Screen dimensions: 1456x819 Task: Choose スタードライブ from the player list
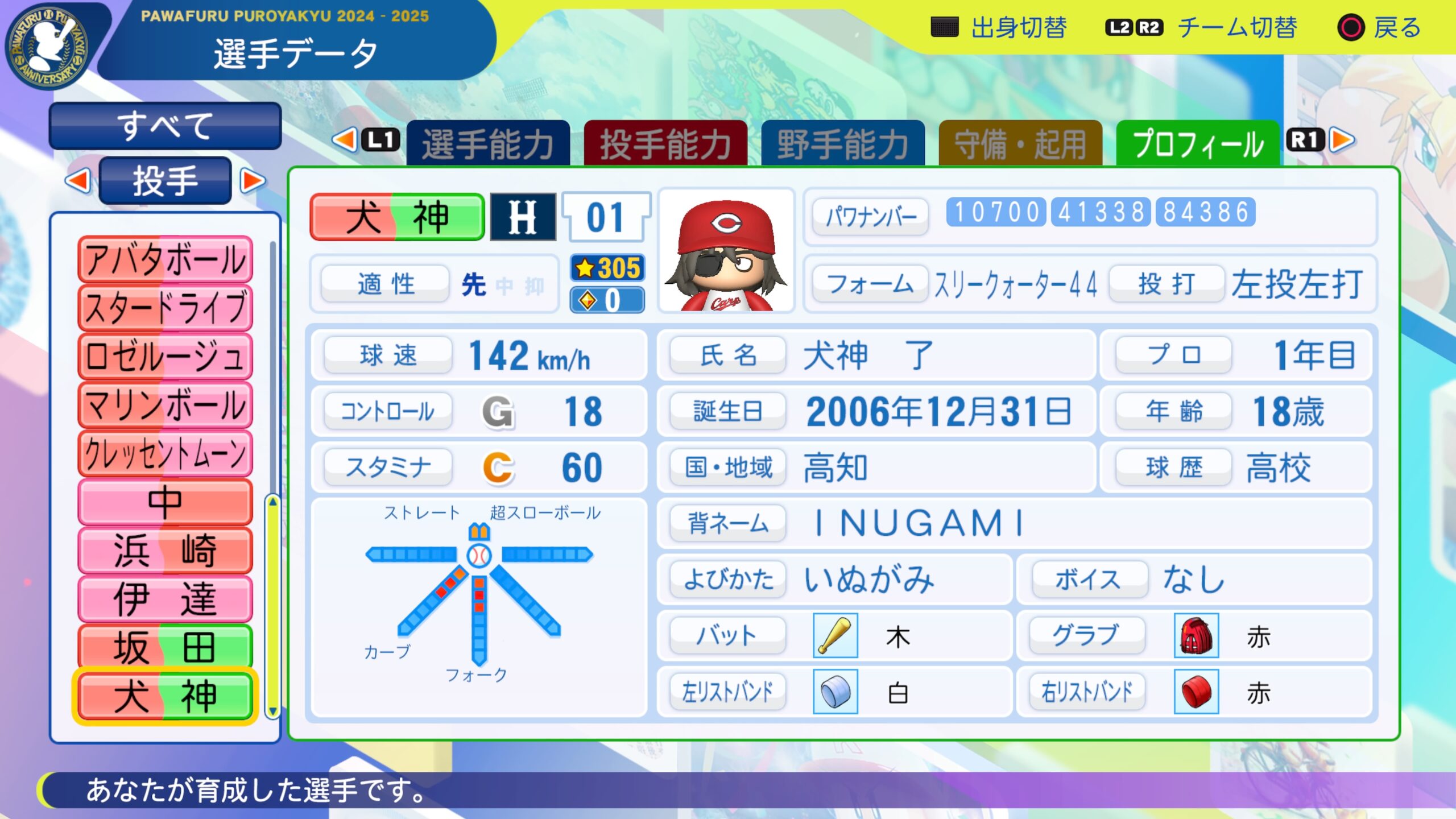pyautogui.click(x=165, y=308)
